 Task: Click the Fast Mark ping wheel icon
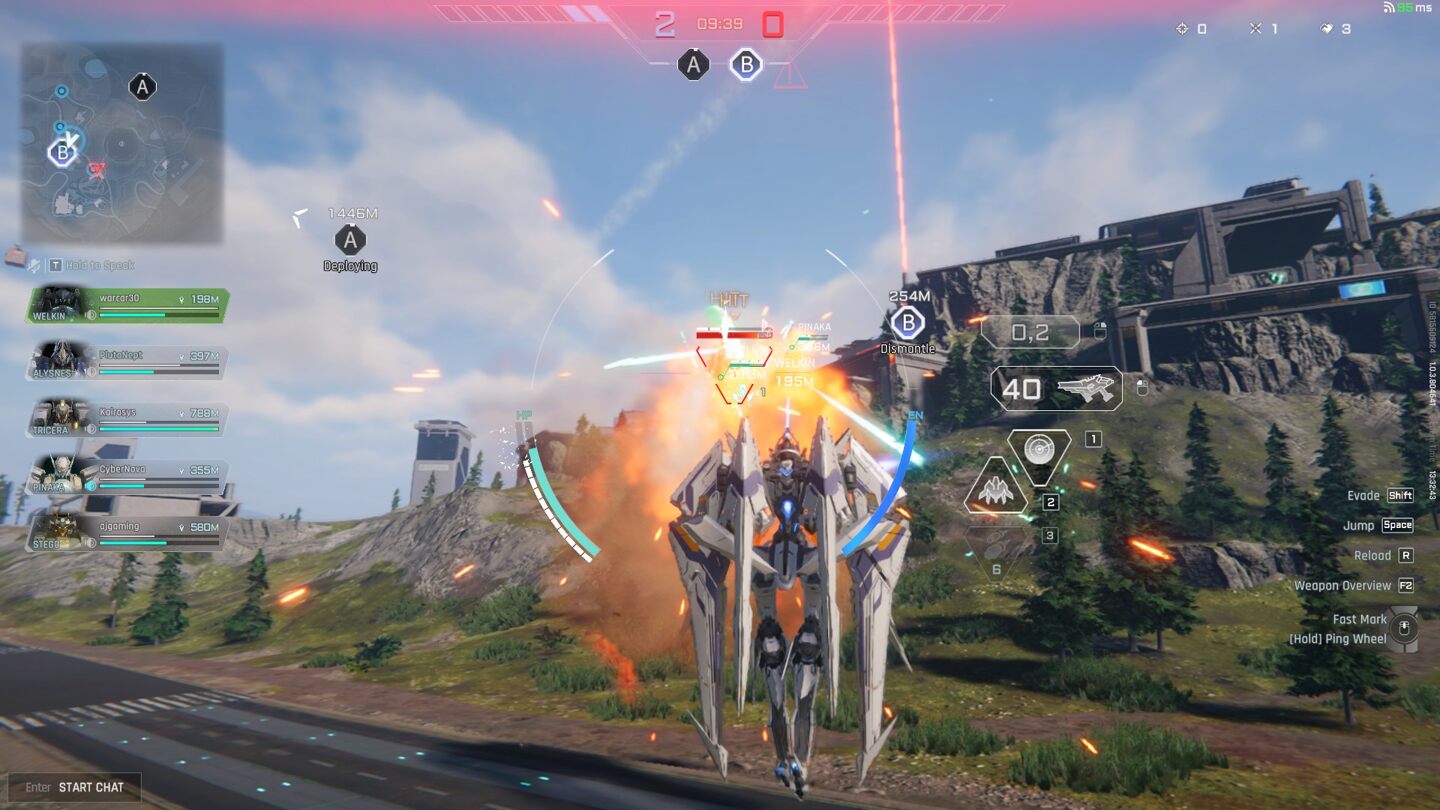tap(1404, 629)
